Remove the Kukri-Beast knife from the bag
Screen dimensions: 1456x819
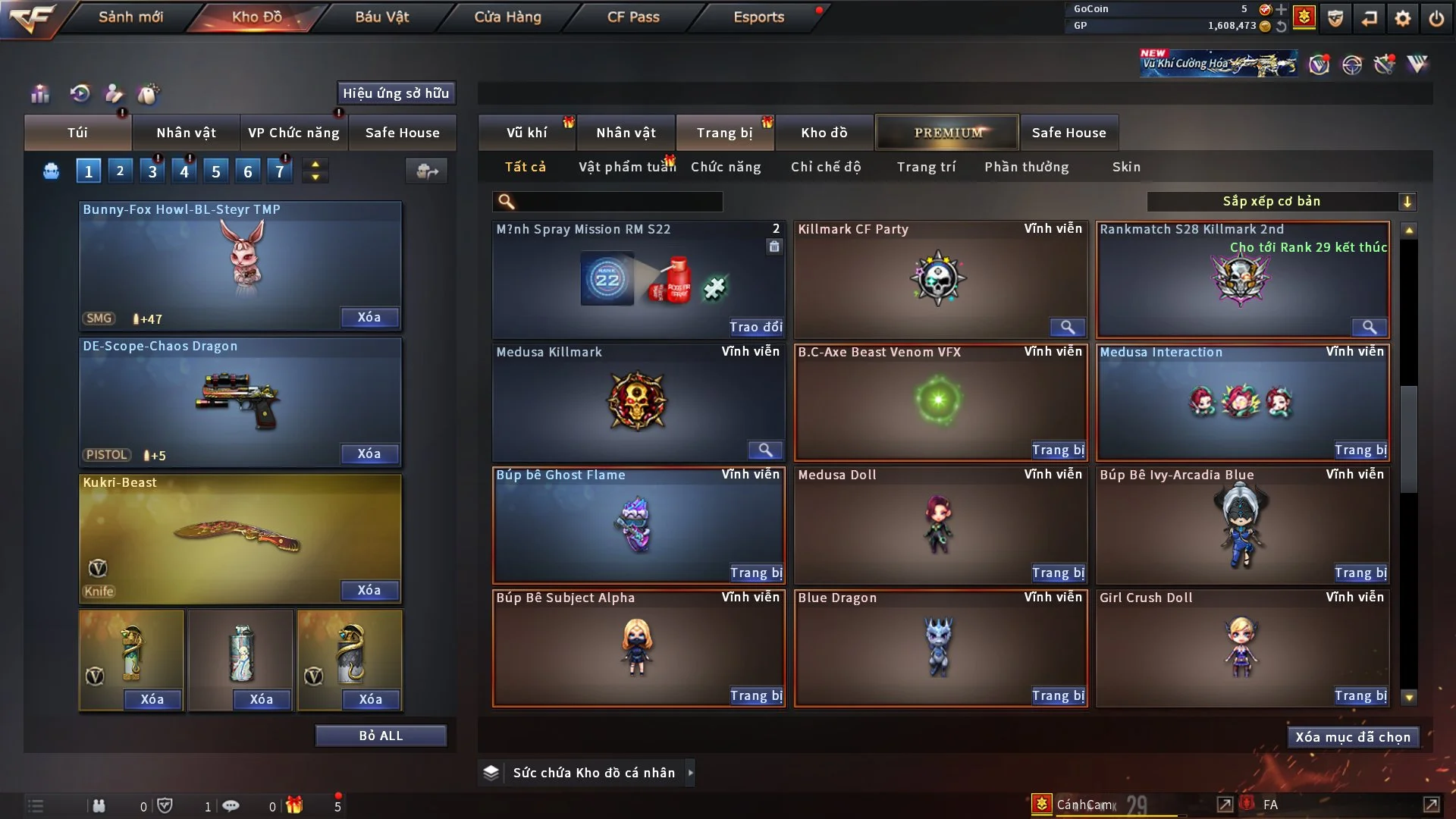coord(369,590)
